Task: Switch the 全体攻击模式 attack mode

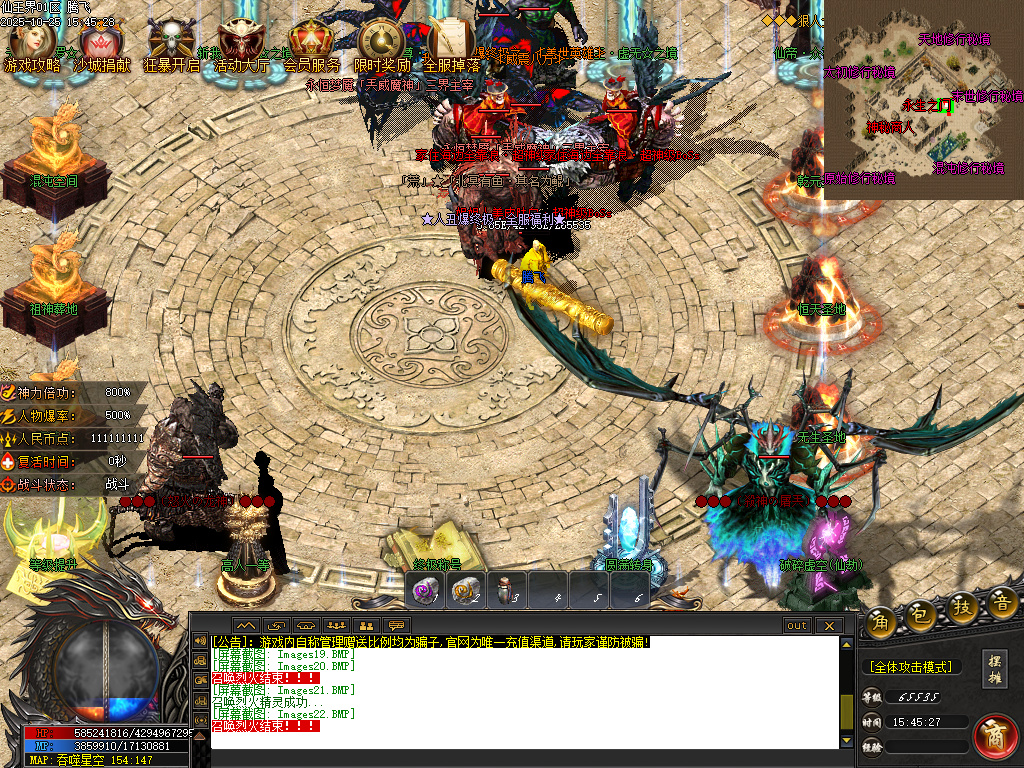Action: (909, 667)
